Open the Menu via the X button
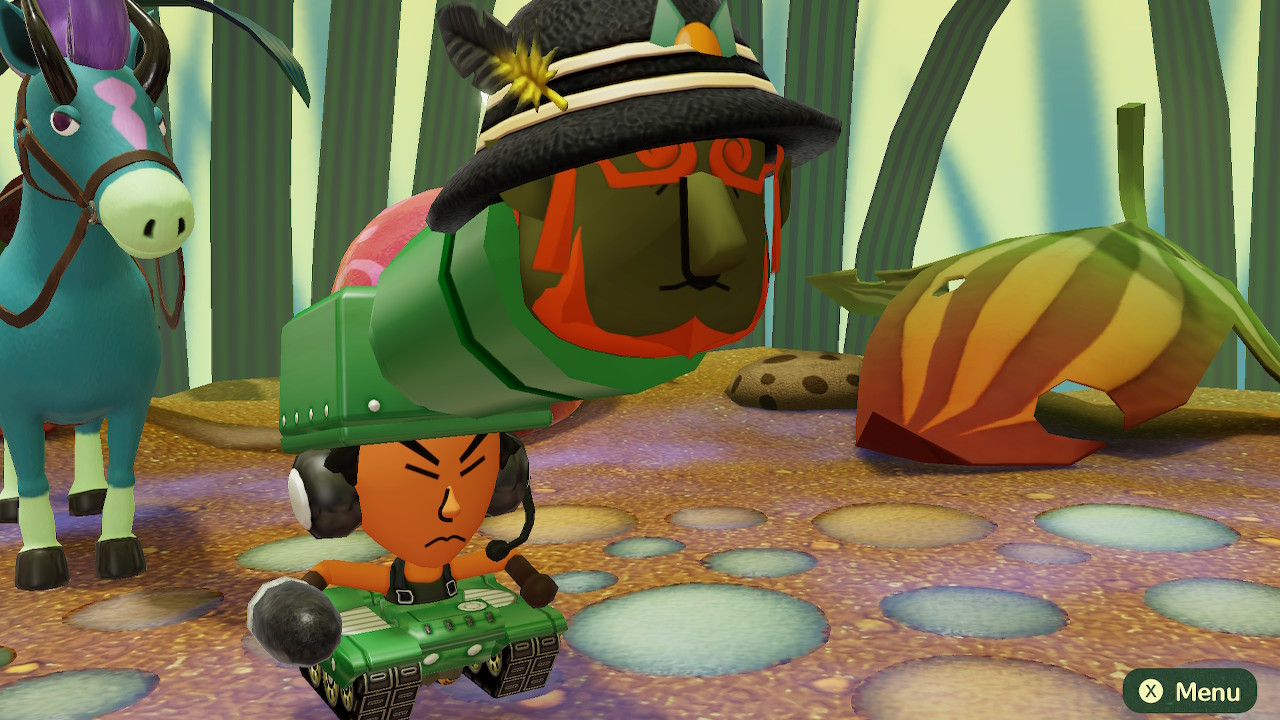The height and width of the screenshot is (720, 1280). coord(1190,690)
